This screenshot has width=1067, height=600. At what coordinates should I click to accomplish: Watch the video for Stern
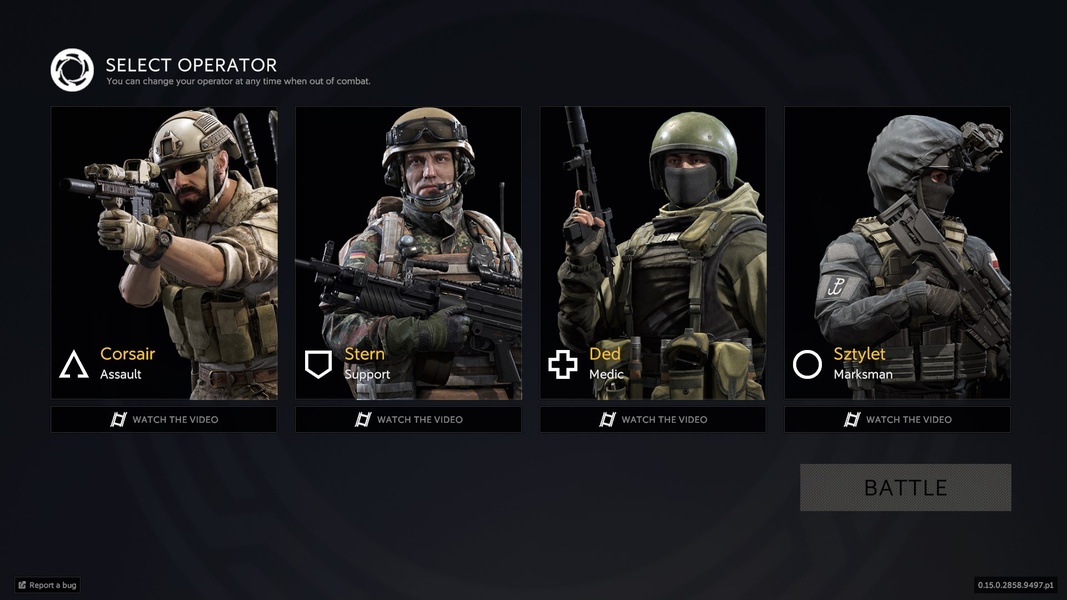pyautogui.click(x=408, y=419)
